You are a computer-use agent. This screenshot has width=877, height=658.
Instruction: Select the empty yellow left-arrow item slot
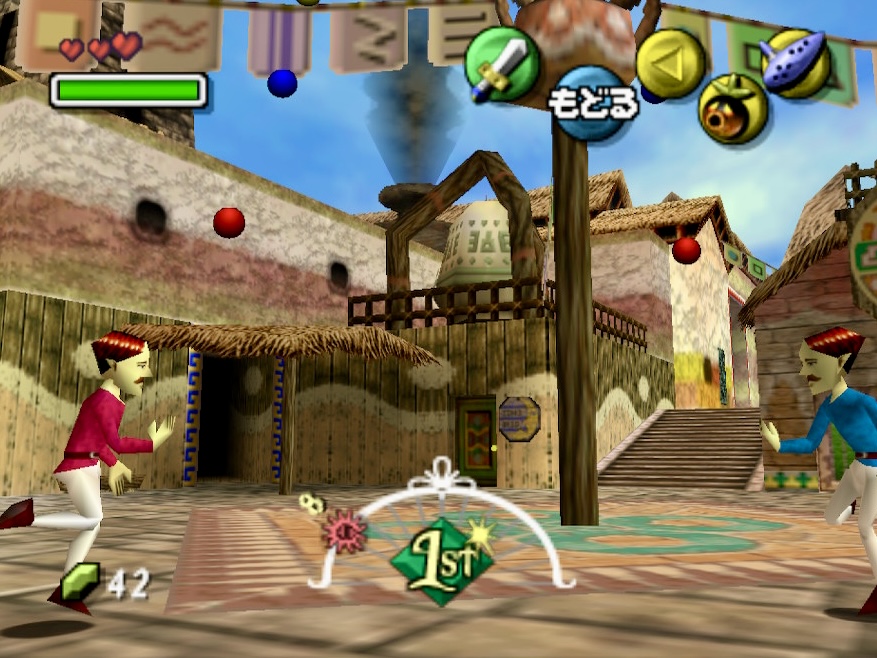670,63
